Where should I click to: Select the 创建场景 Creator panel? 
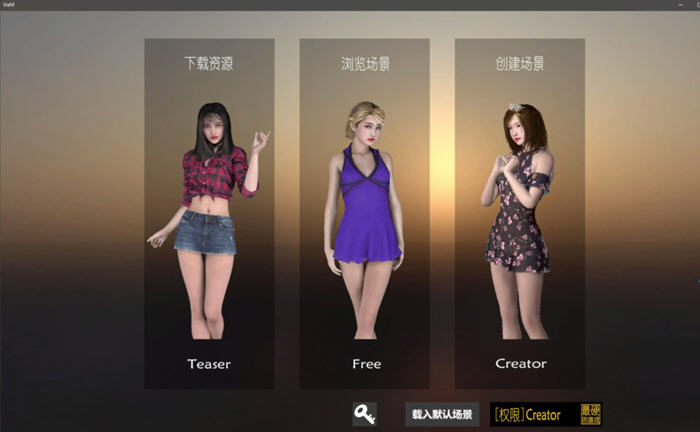tap(520, 213)
